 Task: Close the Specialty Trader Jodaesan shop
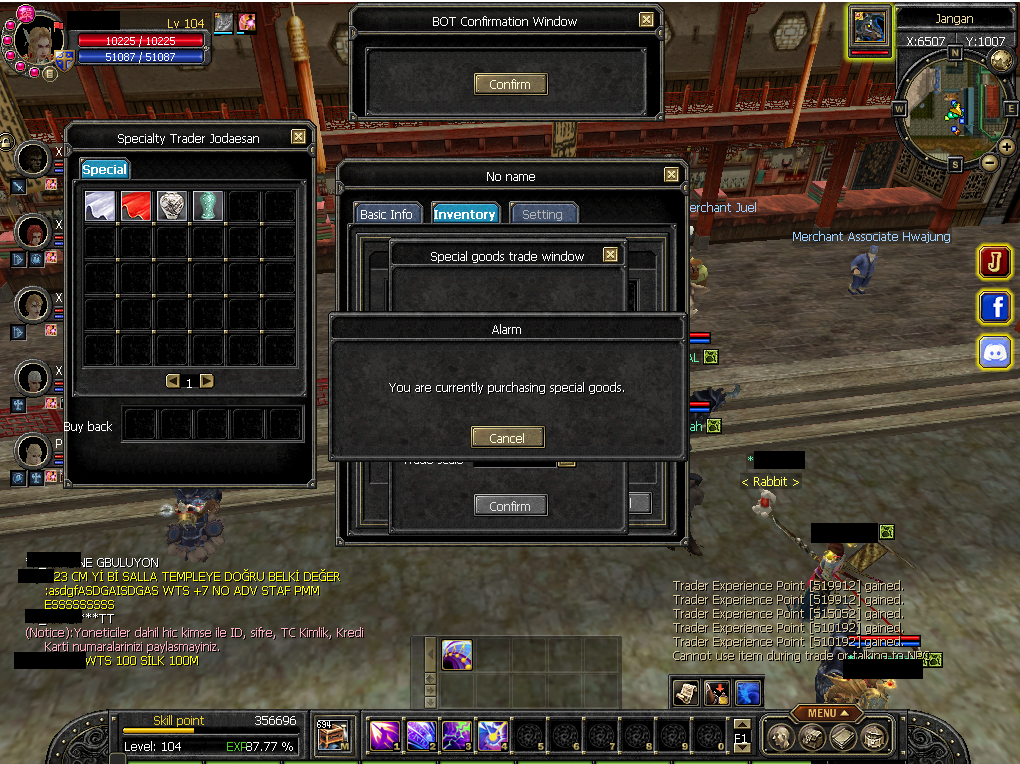[298, 137]
